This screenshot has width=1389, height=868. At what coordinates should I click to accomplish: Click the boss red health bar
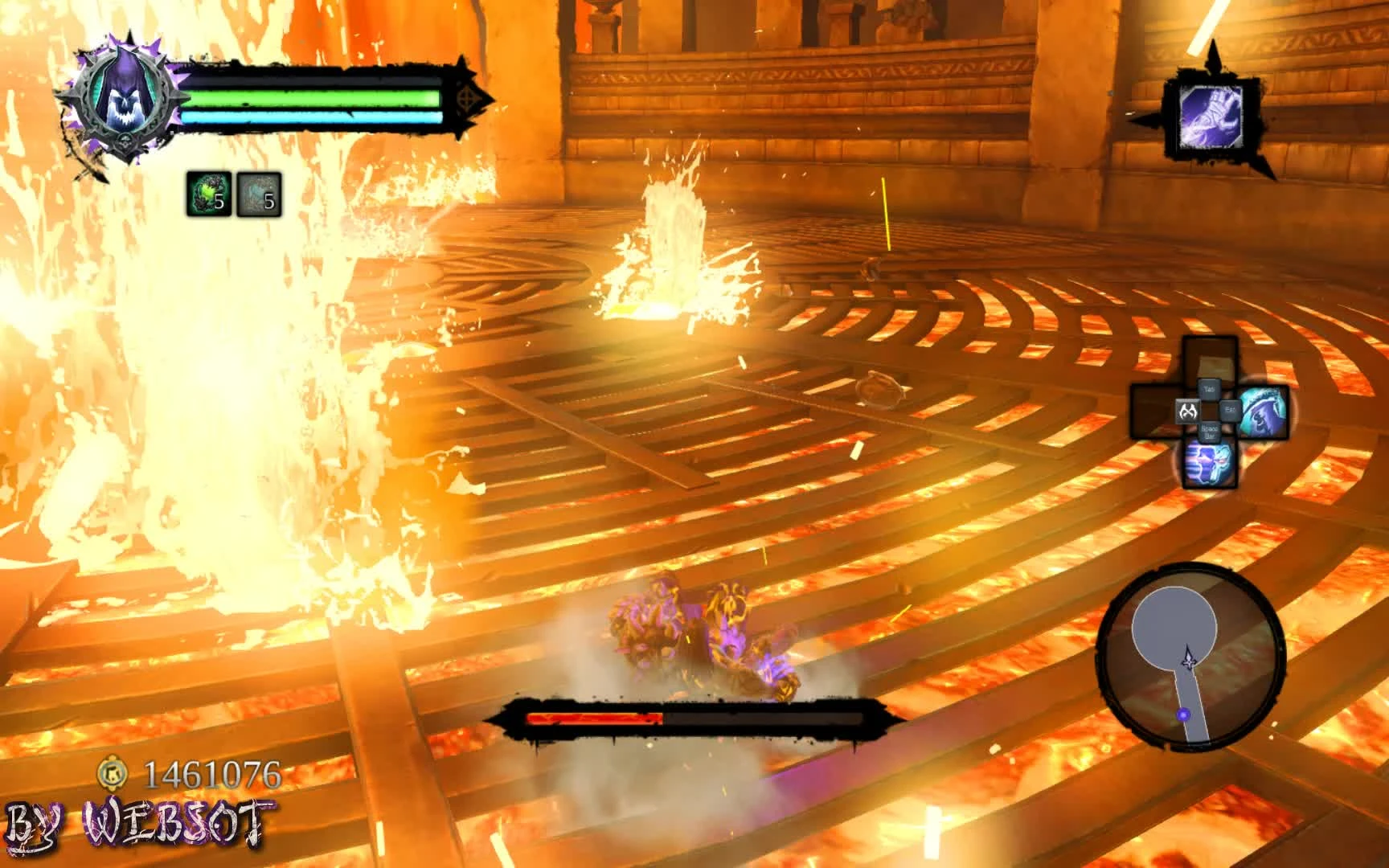click(595, 719)
